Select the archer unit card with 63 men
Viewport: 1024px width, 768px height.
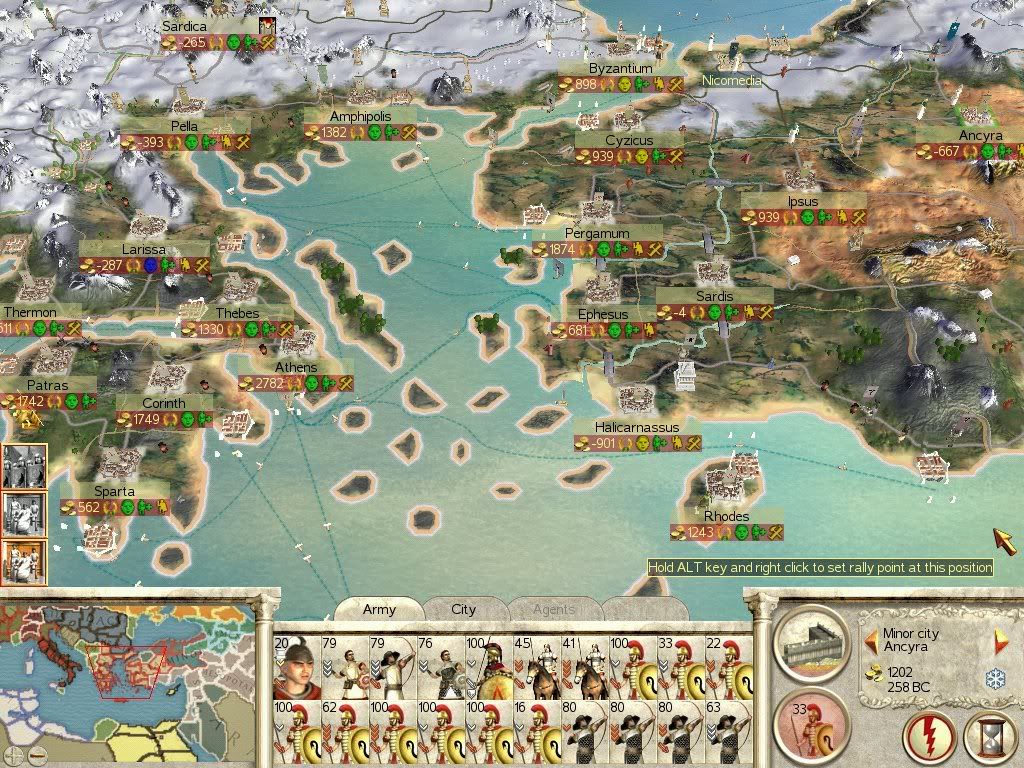pos(728,733)
